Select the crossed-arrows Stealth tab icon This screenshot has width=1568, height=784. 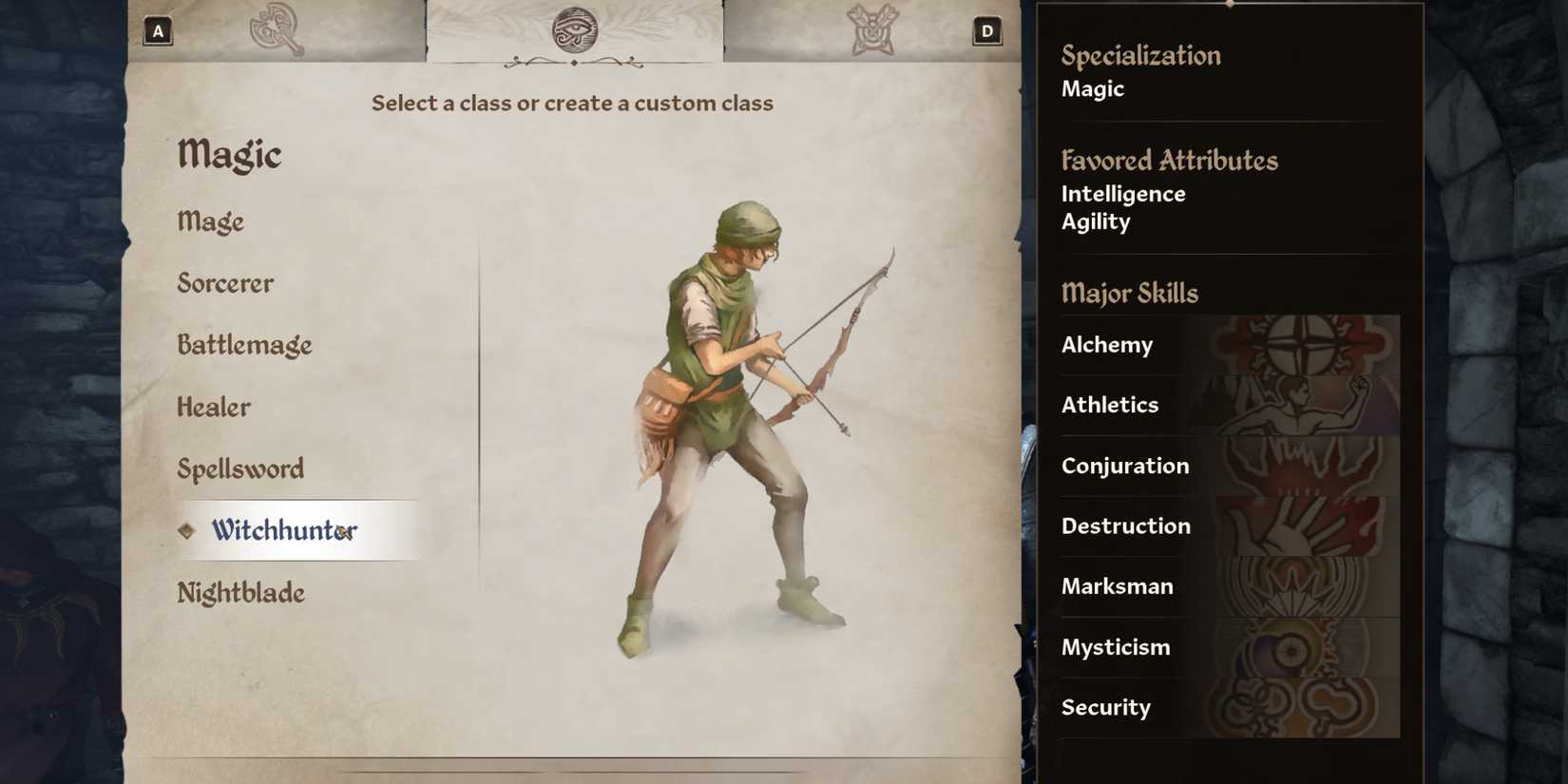(x=875, y=29)
